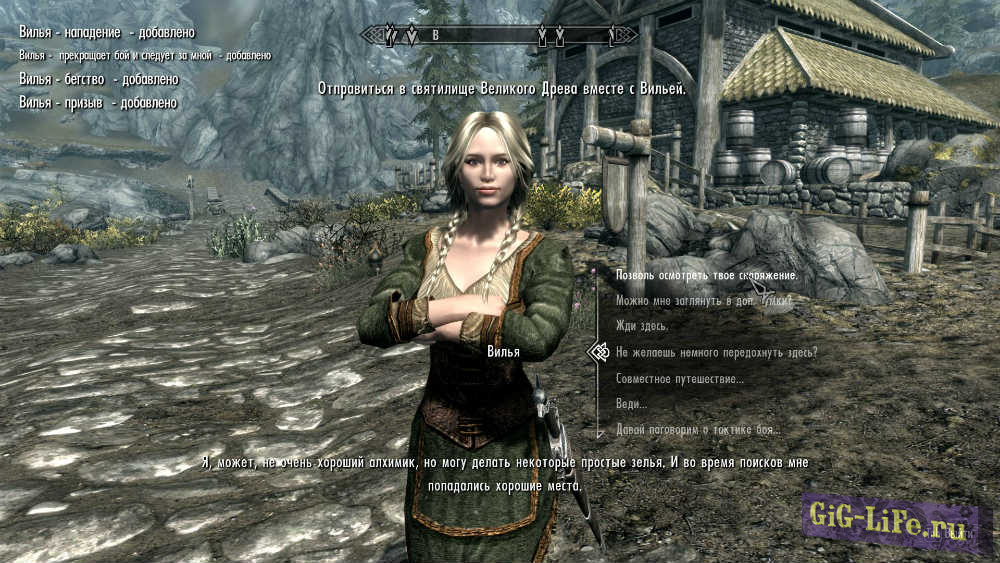Select "Давай поговорим о тактике боя..."
1000x563 pixels.
[x=698, y=430]
